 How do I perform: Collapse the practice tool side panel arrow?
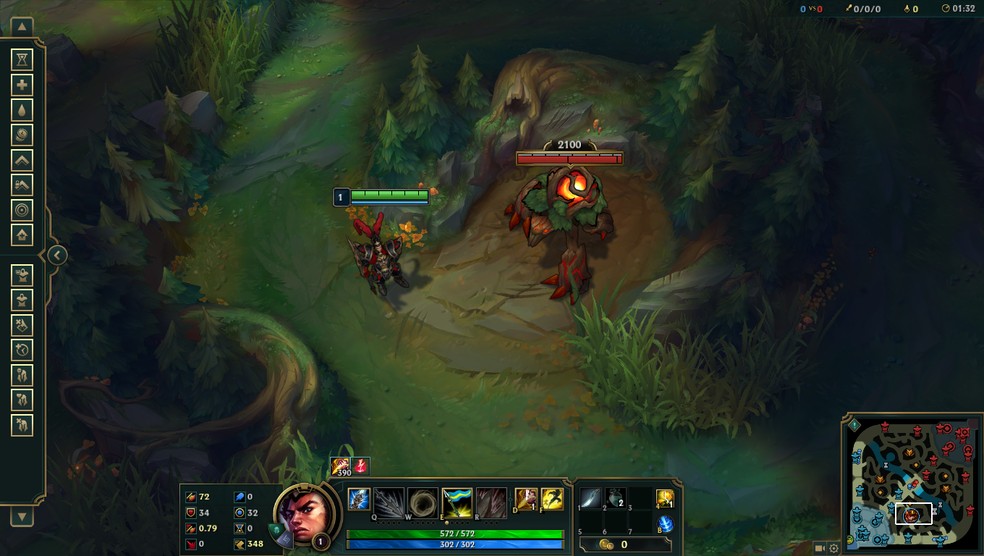(x=57, y=256)
